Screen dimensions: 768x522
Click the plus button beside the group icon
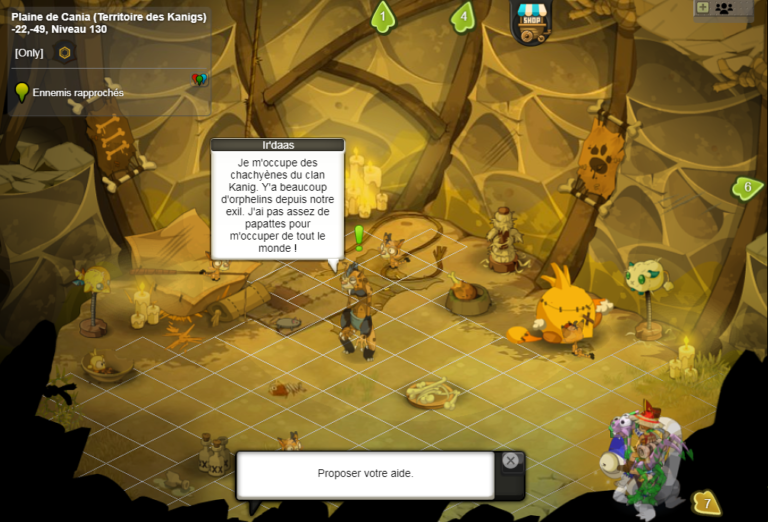tap(702, 8)
